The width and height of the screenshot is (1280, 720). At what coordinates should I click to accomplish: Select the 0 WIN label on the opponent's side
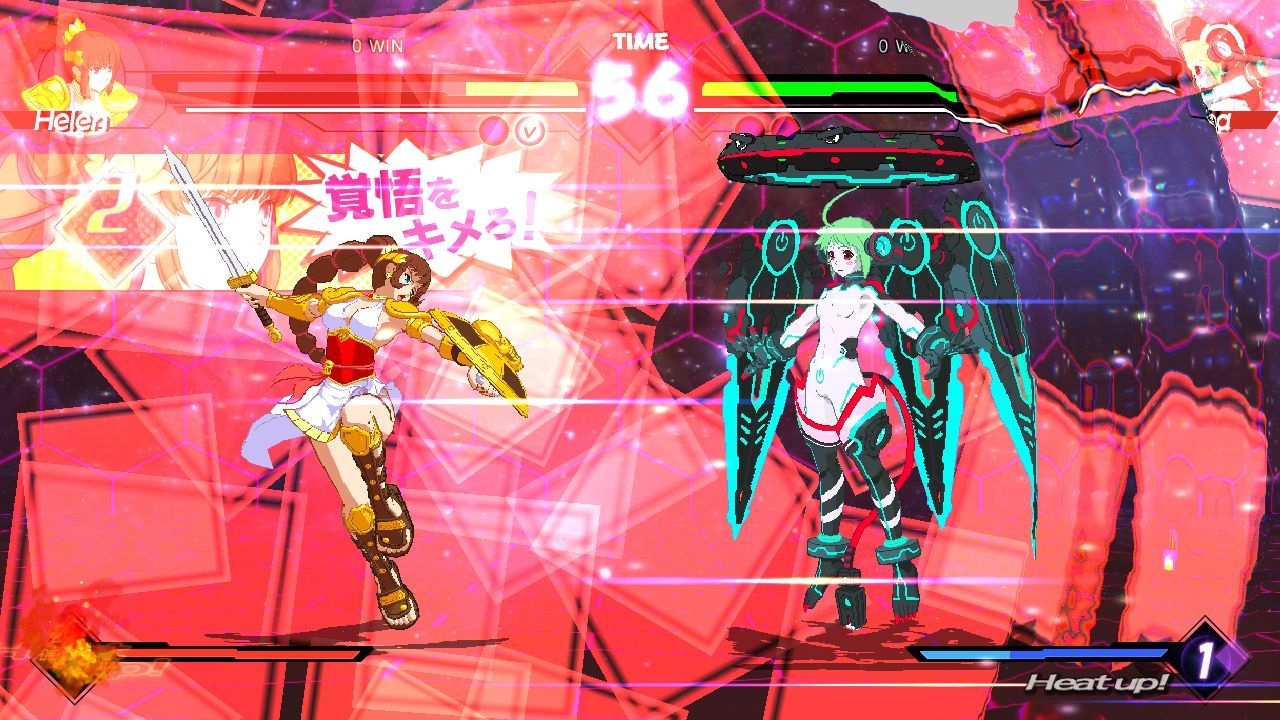click(x=900, y=45)
